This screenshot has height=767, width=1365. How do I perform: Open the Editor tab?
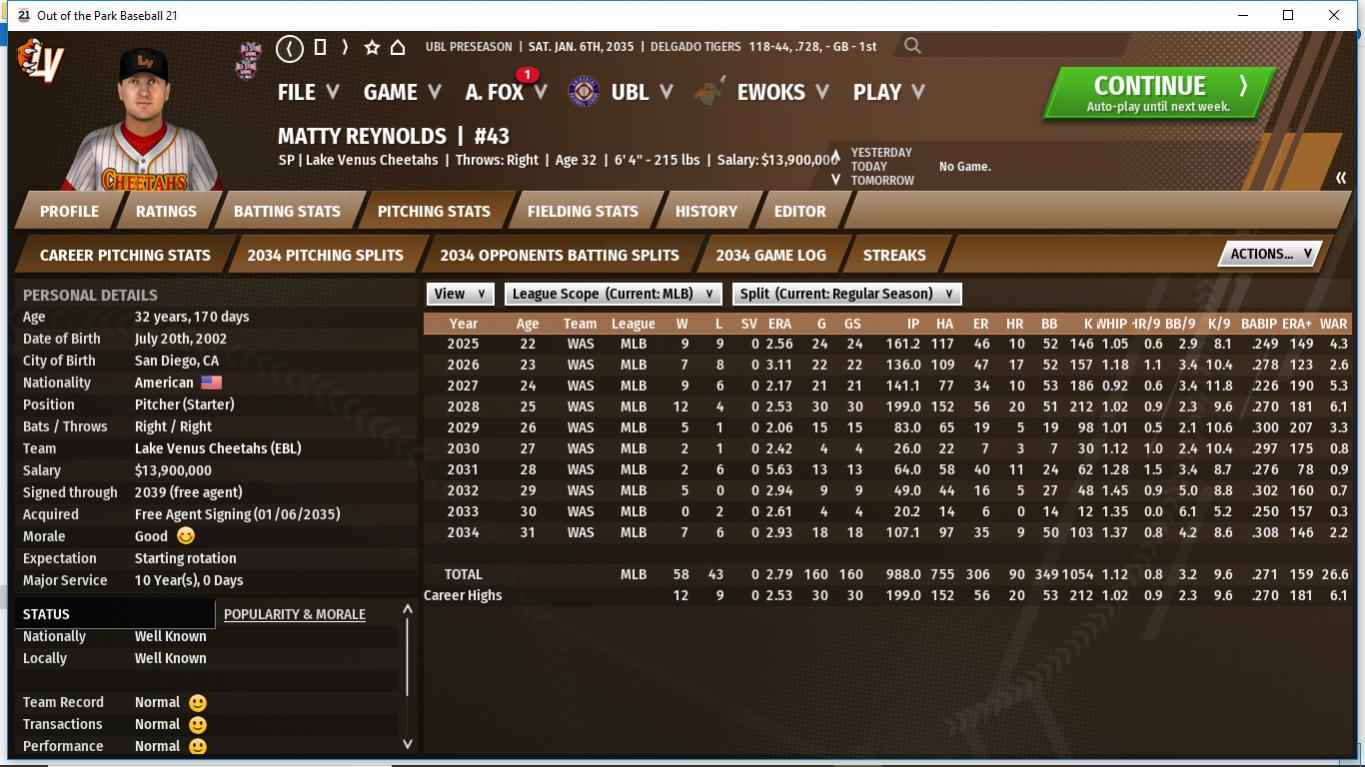point(800,211)
